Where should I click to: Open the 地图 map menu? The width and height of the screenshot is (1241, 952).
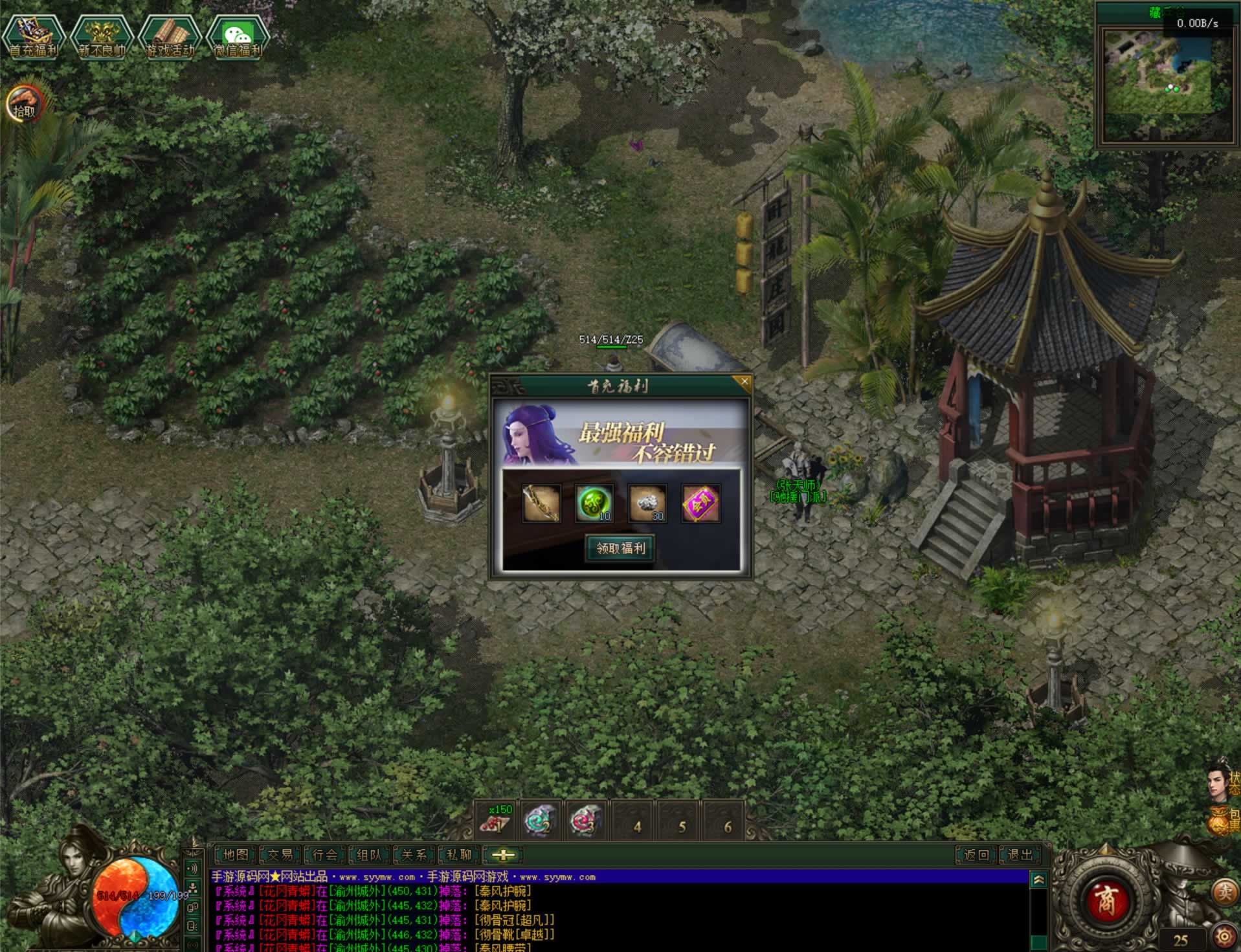pyautogui.click(x=236, y=855)
